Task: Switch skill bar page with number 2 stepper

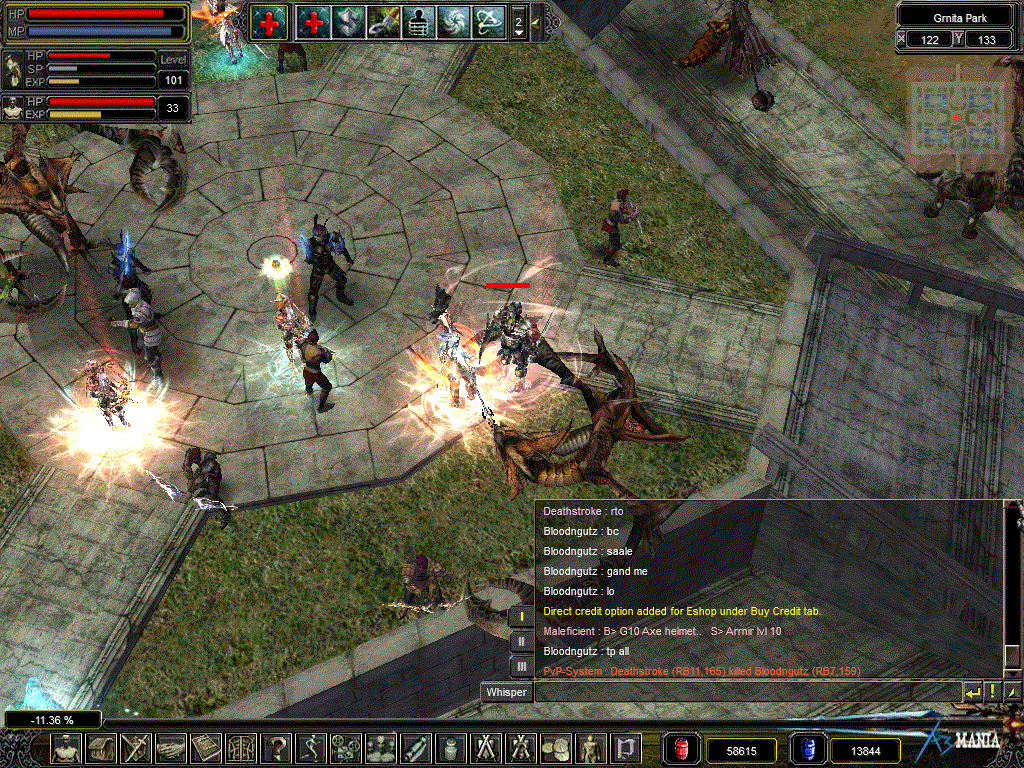Action: coord(518,22)
